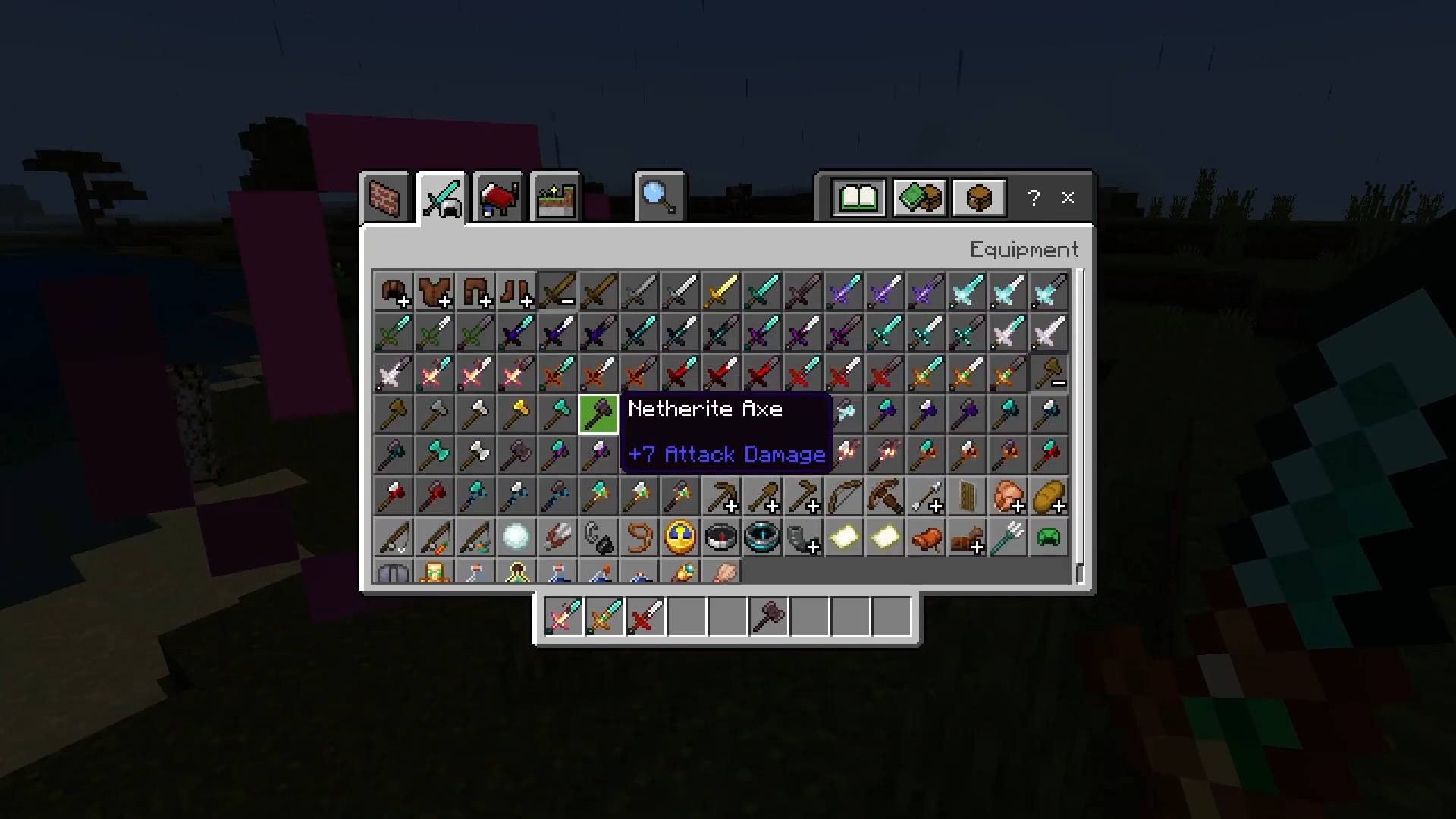Grab the crossbow from the grid

click(x=884, y=496)
